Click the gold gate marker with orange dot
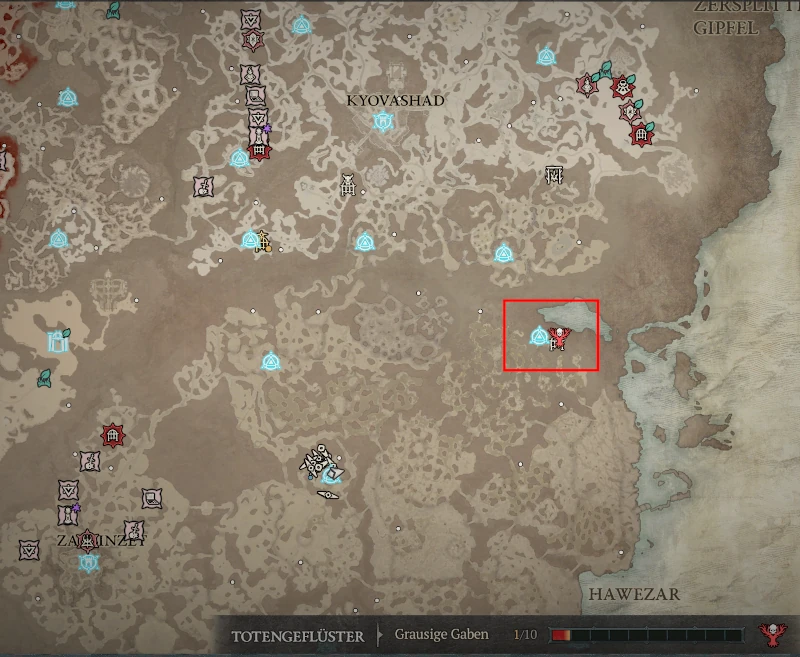This screenshot has width=800, height=657. (264, 241)
